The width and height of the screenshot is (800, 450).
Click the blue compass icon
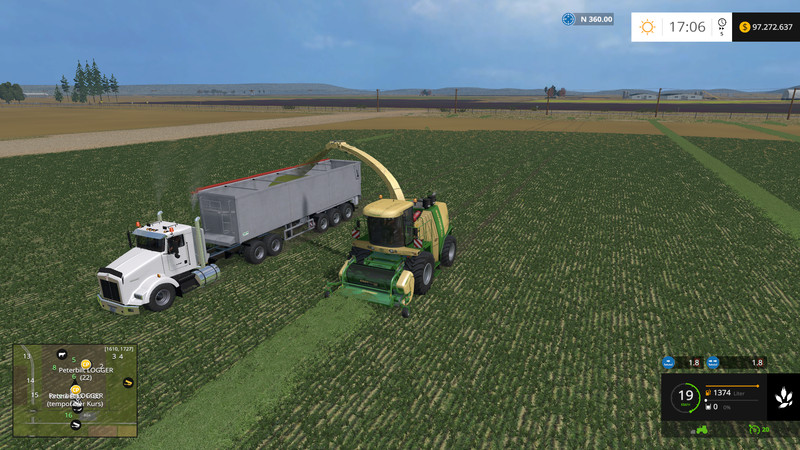pos(568,19)
